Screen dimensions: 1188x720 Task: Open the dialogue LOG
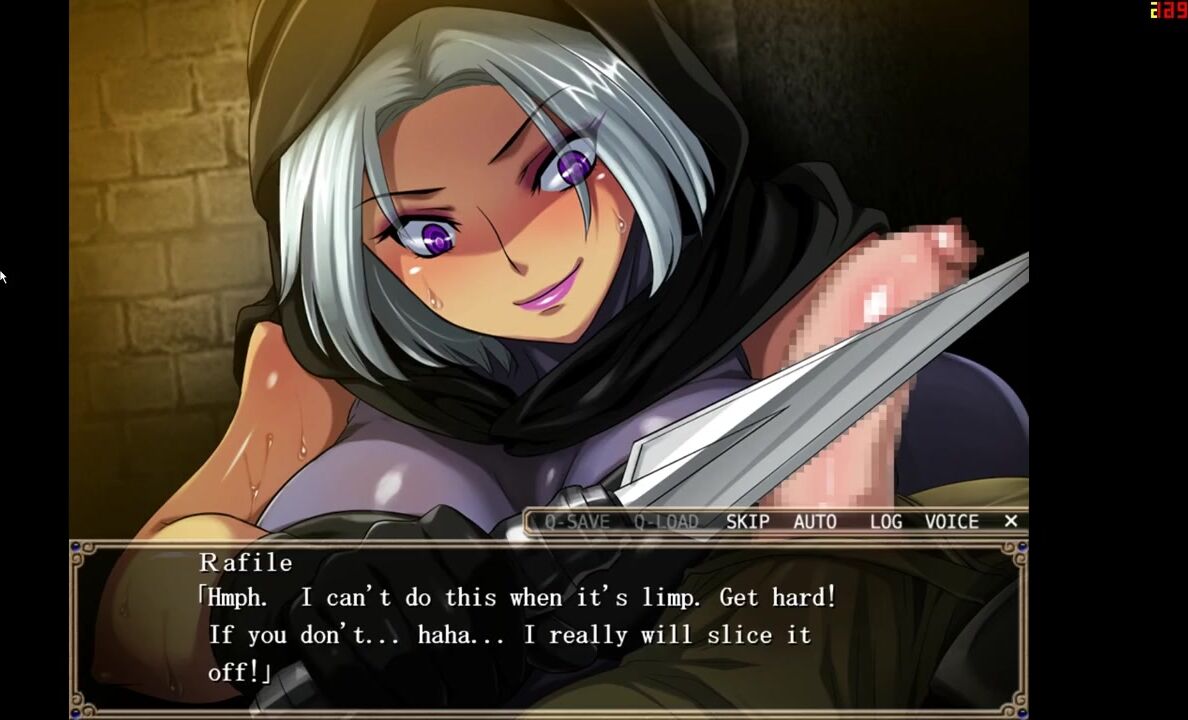coord(885,521)
